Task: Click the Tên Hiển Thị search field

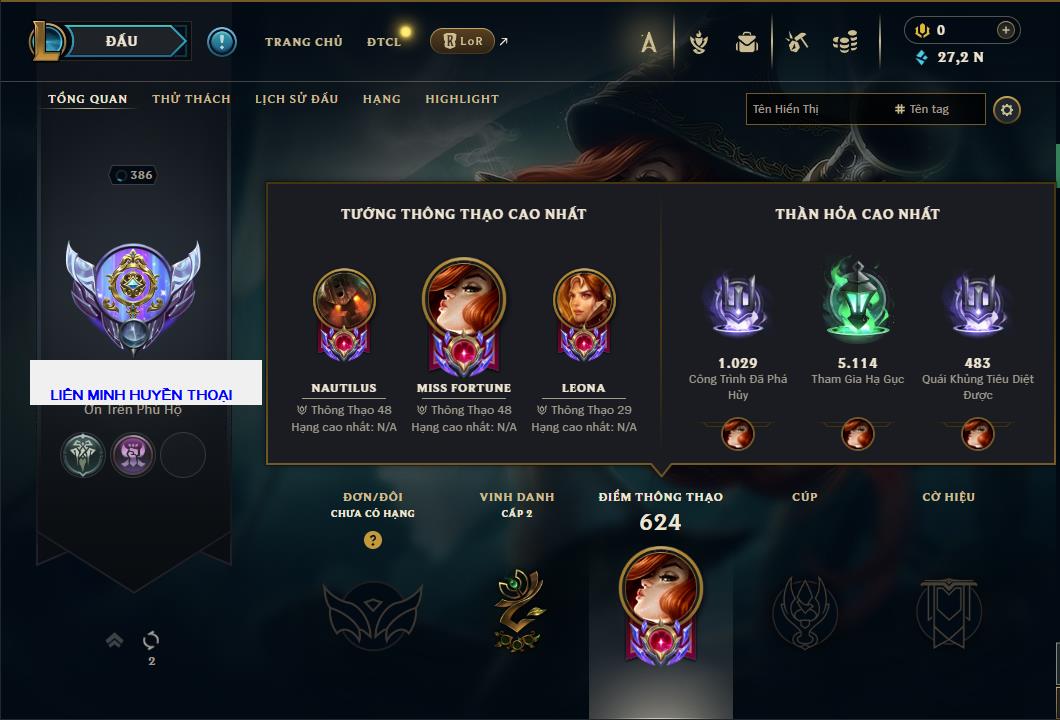Action: point(815,109)
